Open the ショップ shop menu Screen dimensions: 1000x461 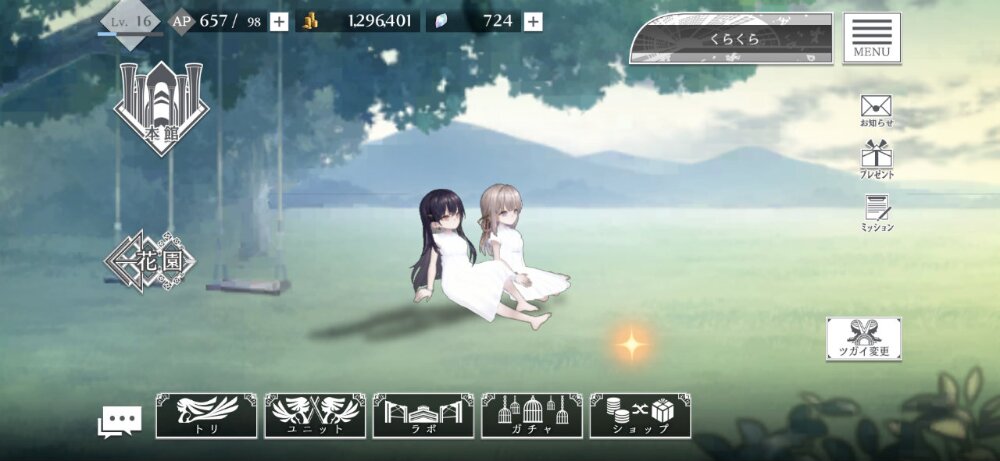pyautogui.click(x=640, y=415)
